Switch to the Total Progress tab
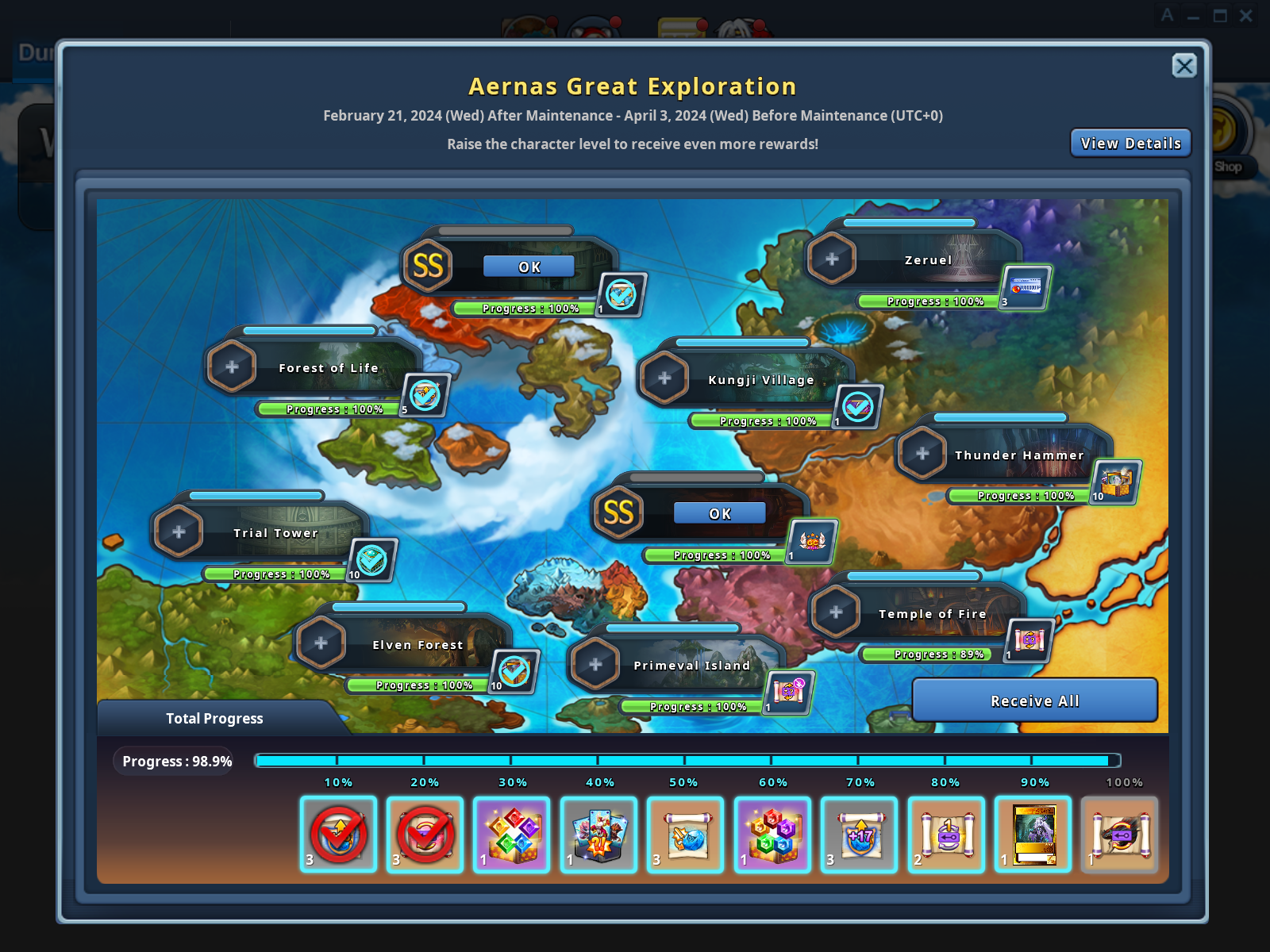The image size is (1270, 952). tap(213, 718)
